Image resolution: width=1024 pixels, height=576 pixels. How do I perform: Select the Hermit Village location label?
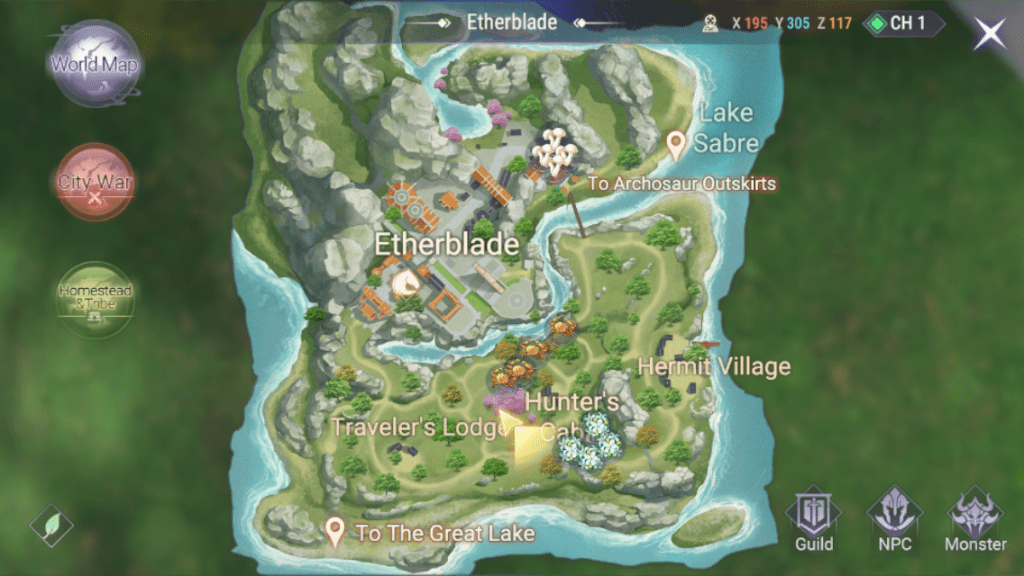coord(713,367)
